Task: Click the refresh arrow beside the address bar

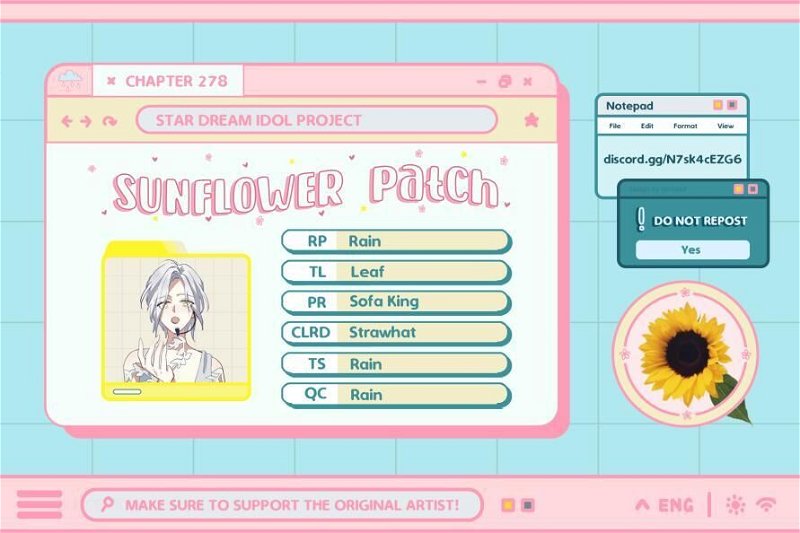Action: [x=110, y=121]
